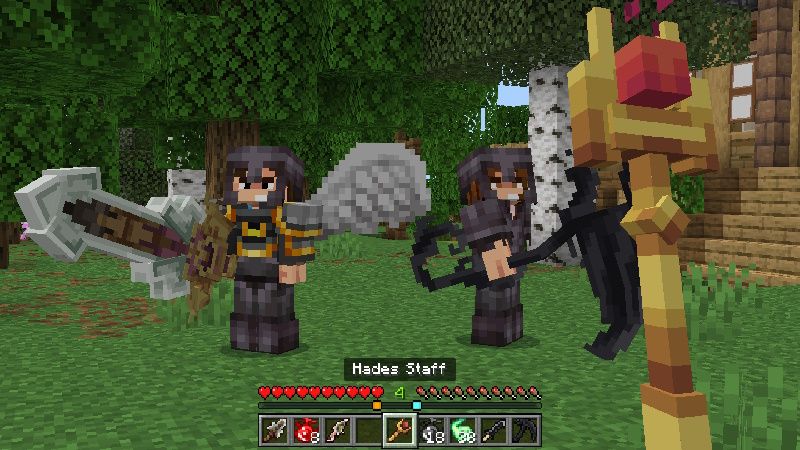Select the green swirl item slot
800x450 pixels.
point(463,431)
